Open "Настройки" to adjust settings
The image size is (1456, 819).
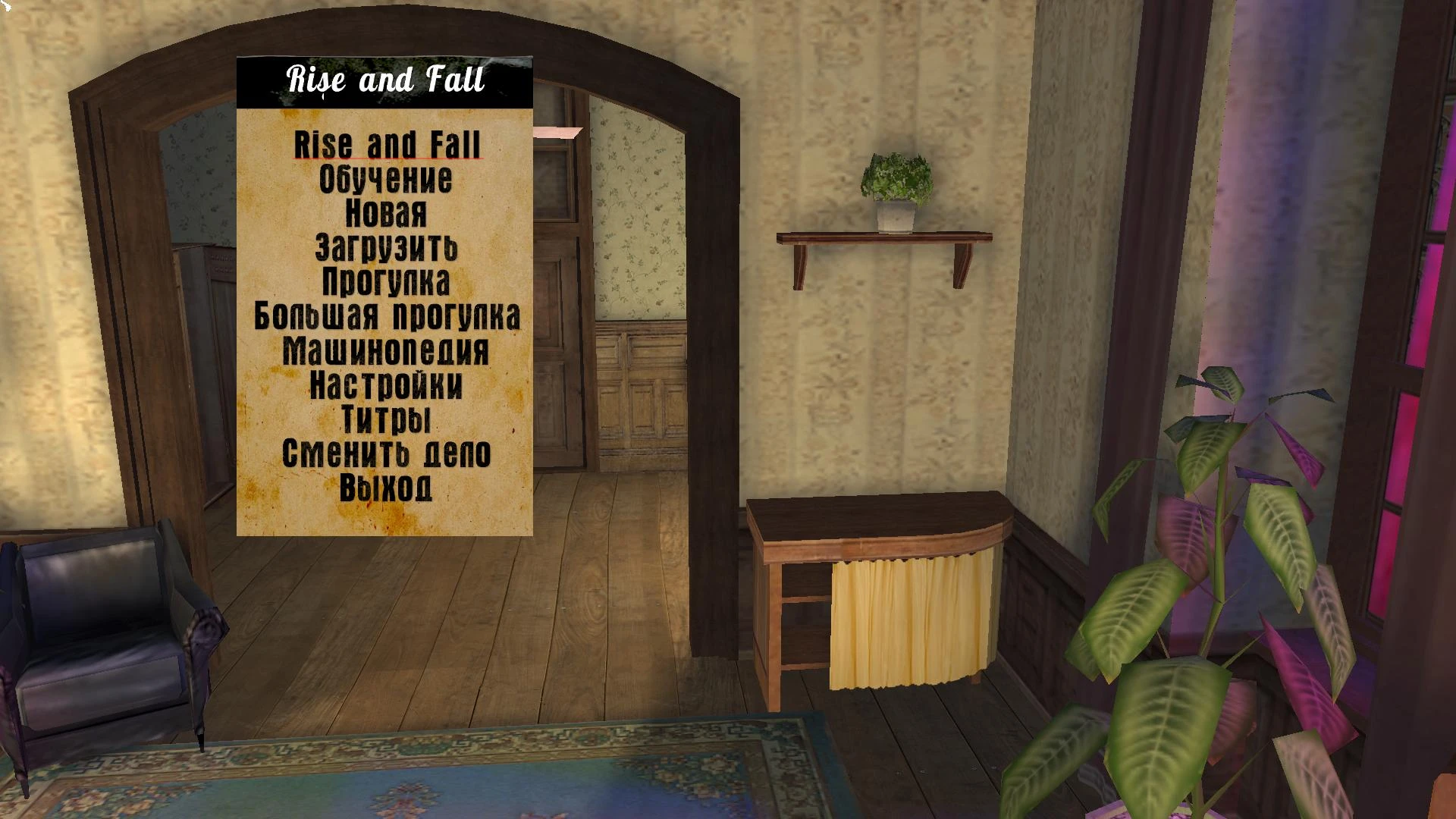pyautogui.click(x=385, y=385)
